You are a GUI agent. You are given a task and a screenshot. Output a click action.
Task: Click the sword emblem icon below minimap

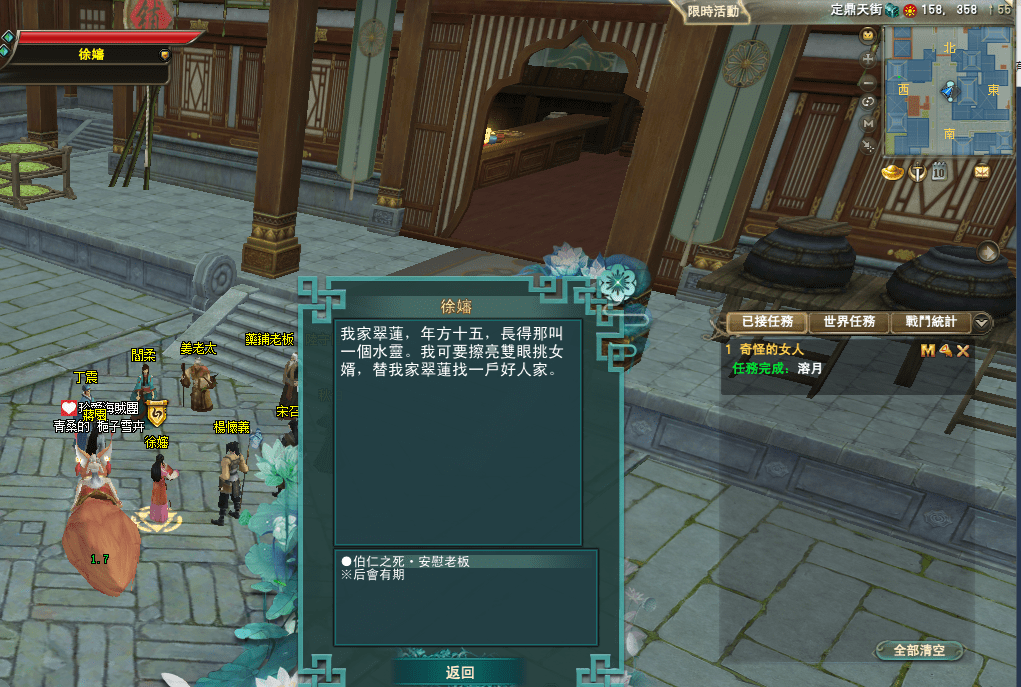coord(916,172)
